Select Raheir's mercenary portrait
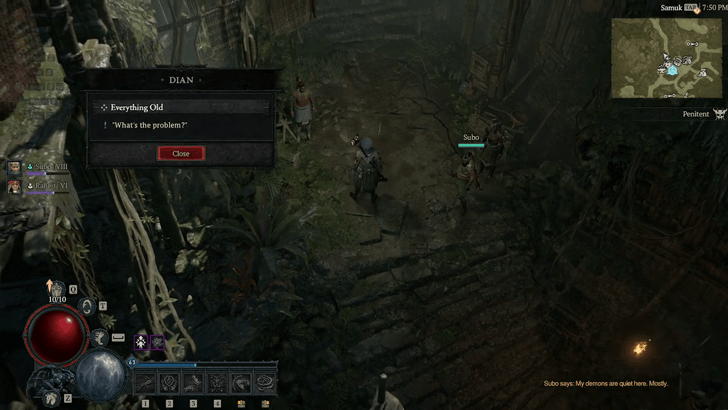This screenshot has height=410, width=728. click(14, 186)
